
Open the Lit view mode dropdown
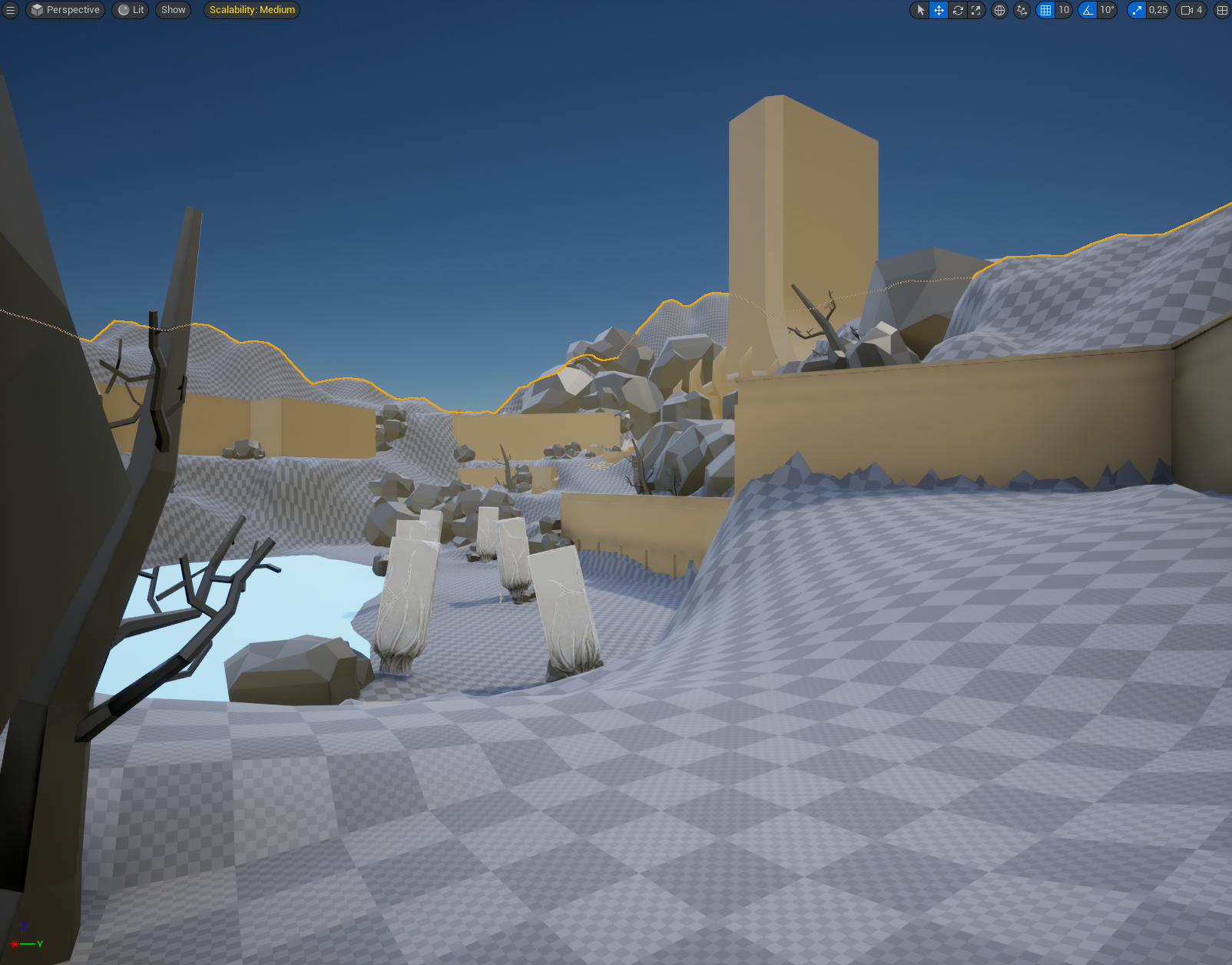click(x=130, y=10)
